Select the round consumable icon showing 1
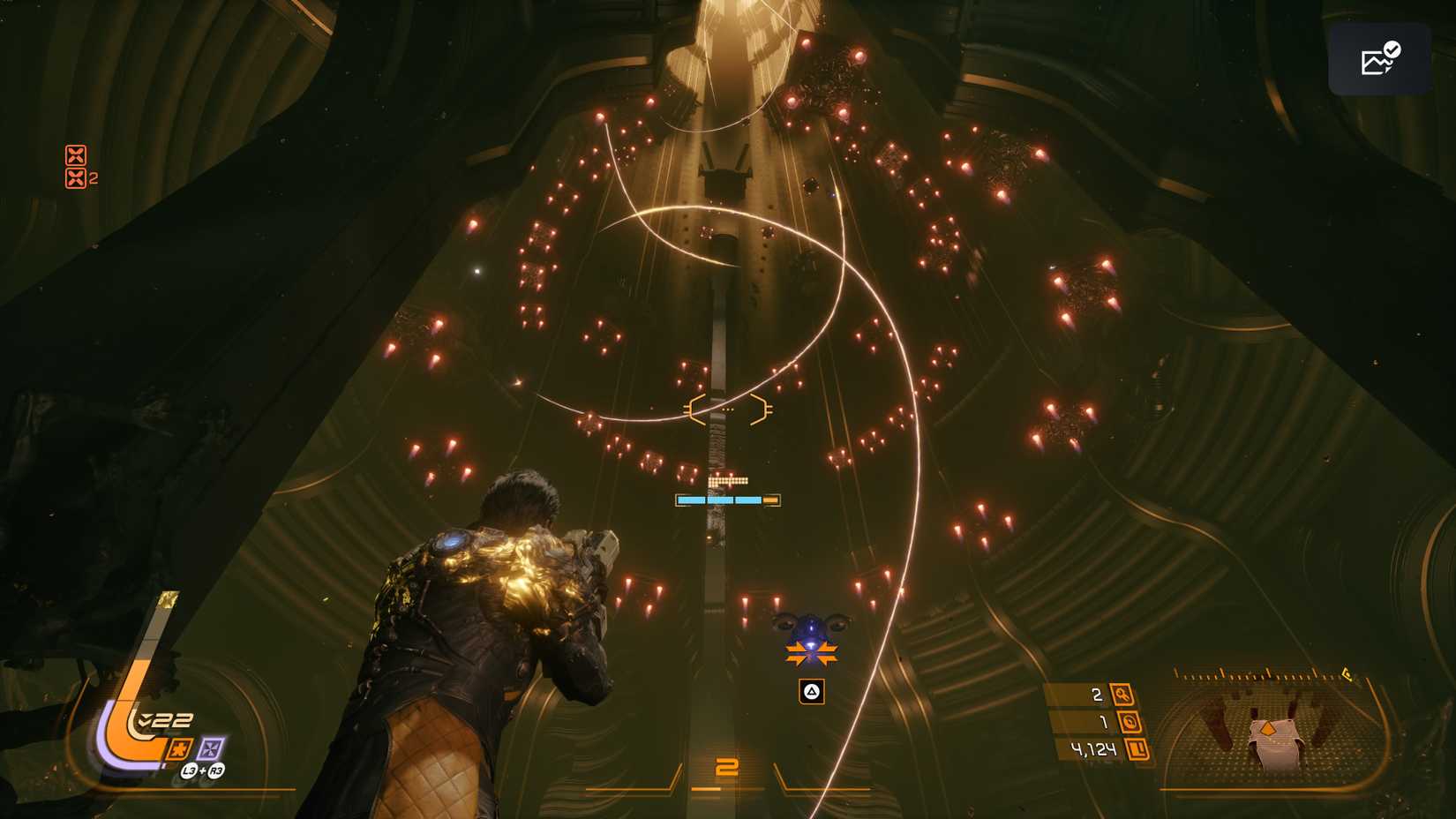 pos(1129,722)
